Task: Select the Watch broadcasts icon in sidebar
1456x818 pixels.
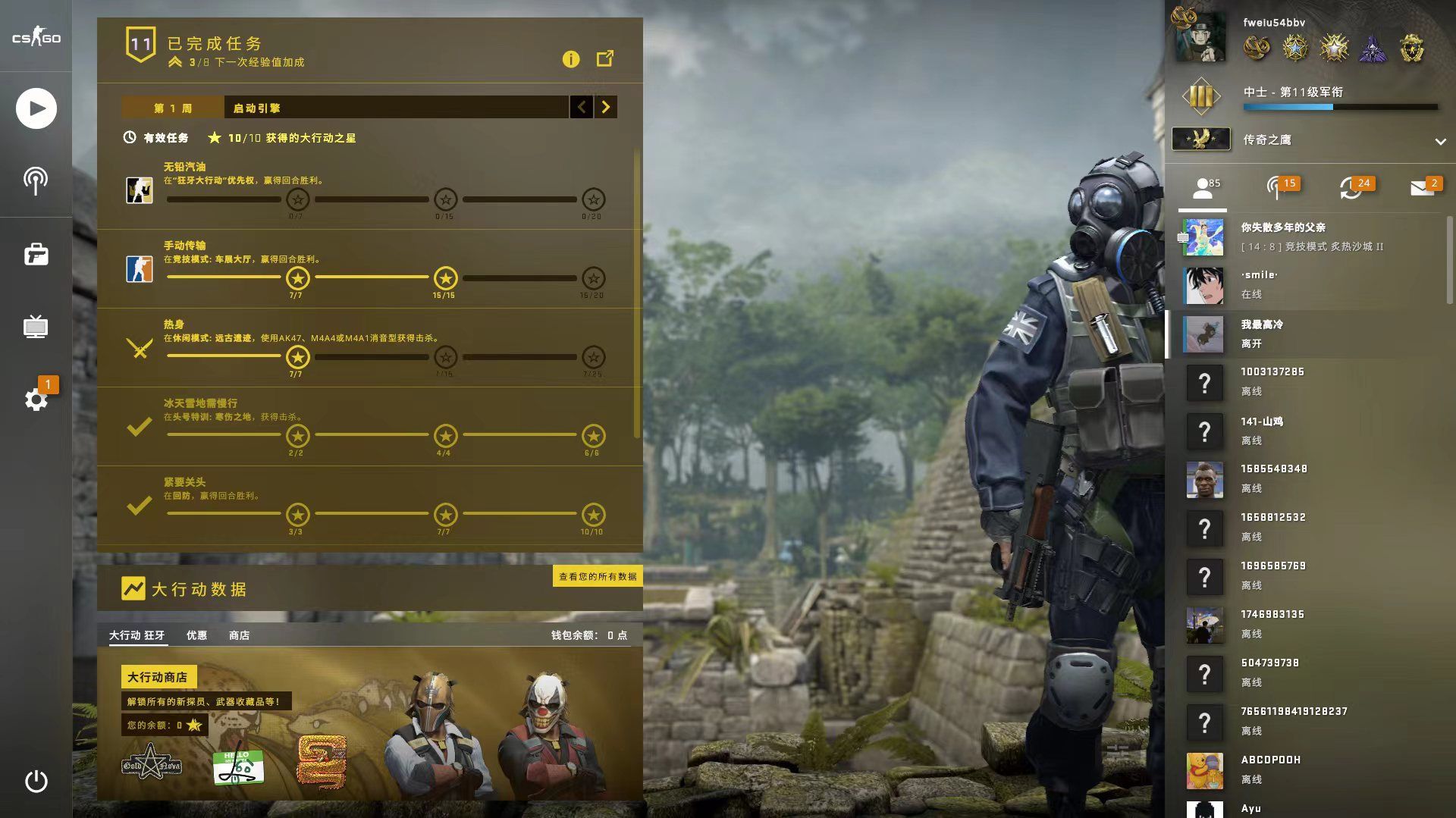Action: click(36, 180)
